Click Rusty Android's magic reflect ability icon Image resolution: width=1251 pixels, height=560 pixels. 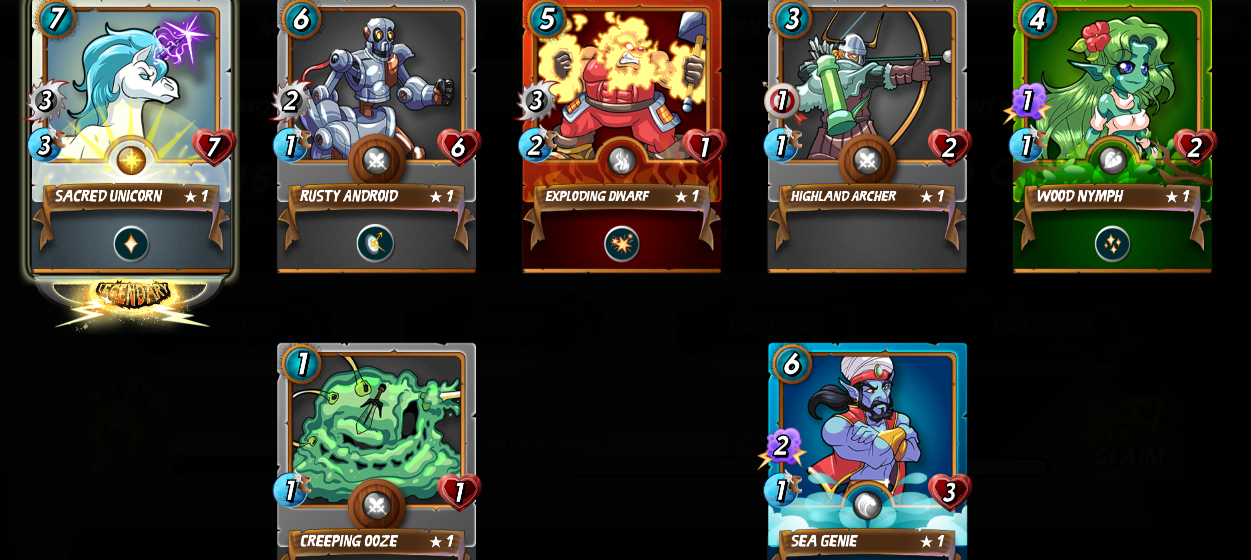point(376,244)
